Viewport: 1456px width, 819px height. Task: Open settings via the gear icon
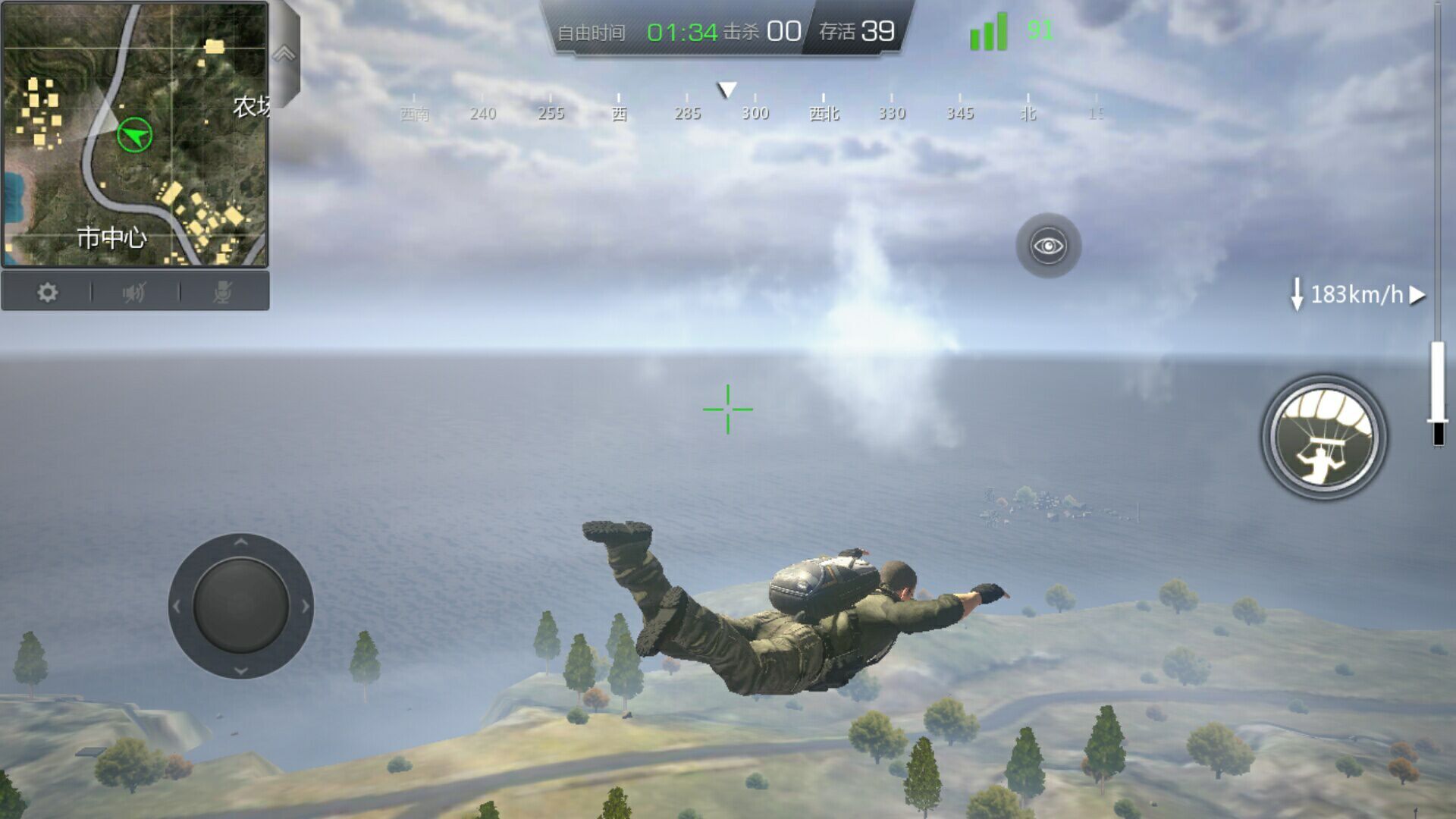pos(47,293)
